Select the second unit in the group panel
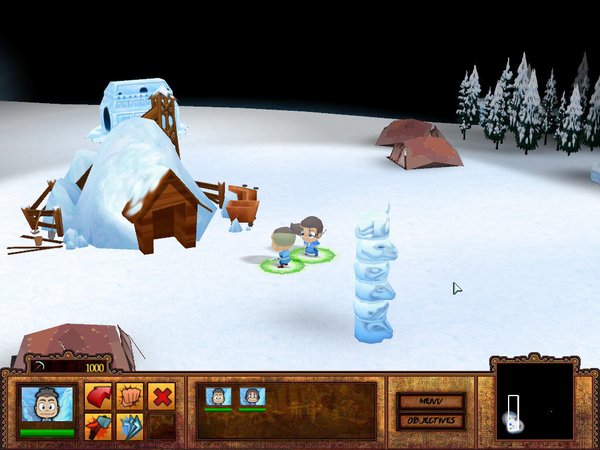Viewport: 600px width, 450px height. 252,397
